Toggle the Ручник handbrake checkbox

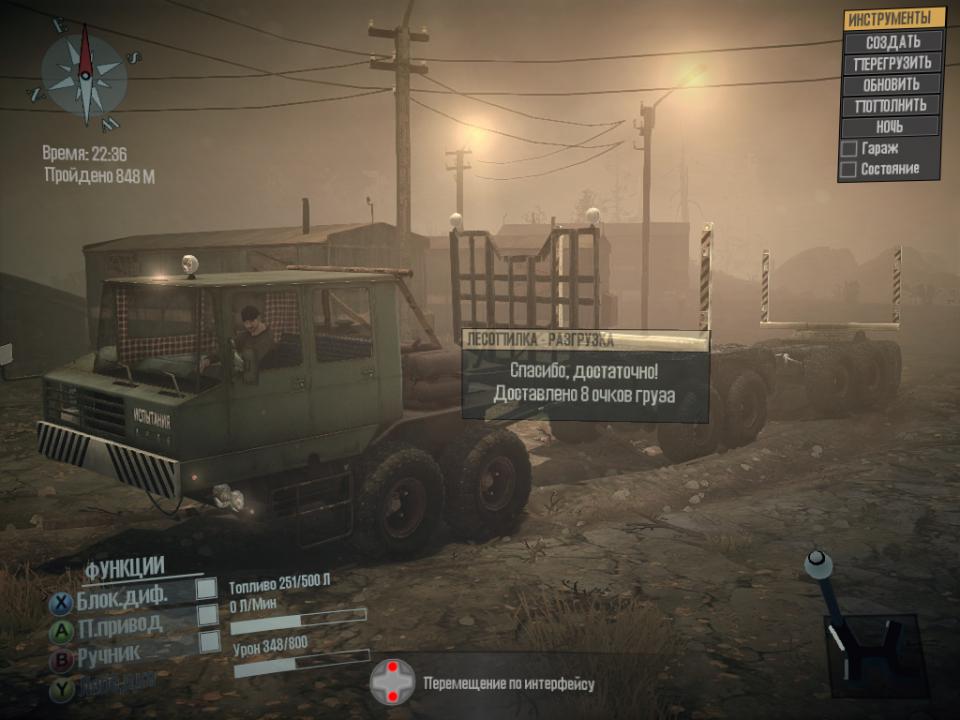209,642
